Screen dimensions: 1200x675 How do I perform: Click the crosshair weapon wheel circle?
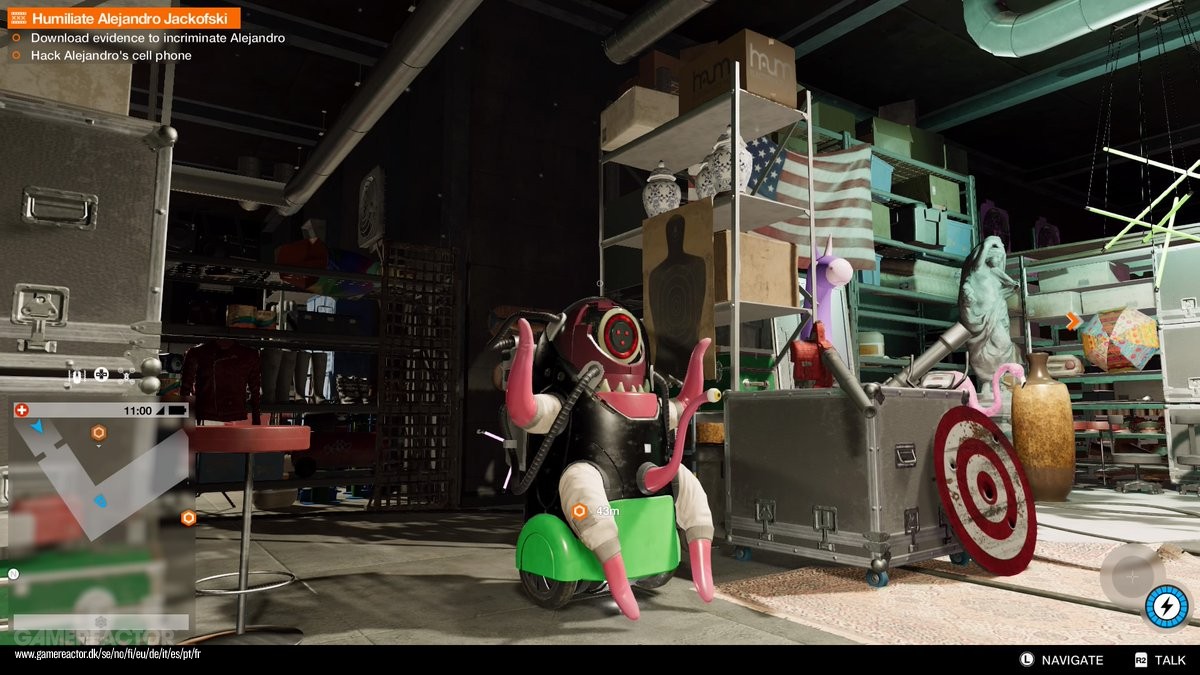tap(1131, 575)
